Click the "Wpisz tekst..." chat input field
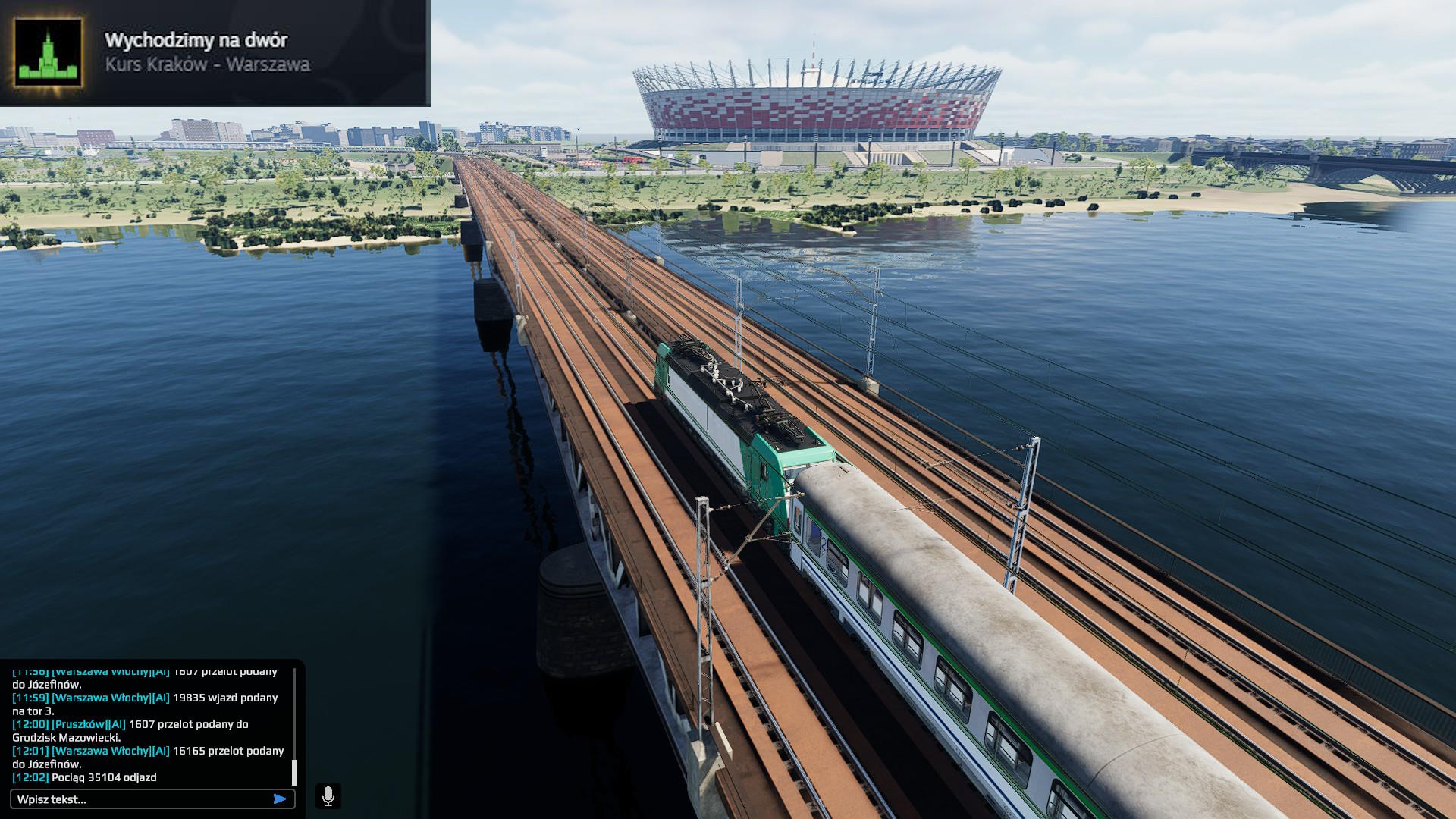The width and height of the screenshot is (1456, 819). pyautogui.click(x=140, y=799)
